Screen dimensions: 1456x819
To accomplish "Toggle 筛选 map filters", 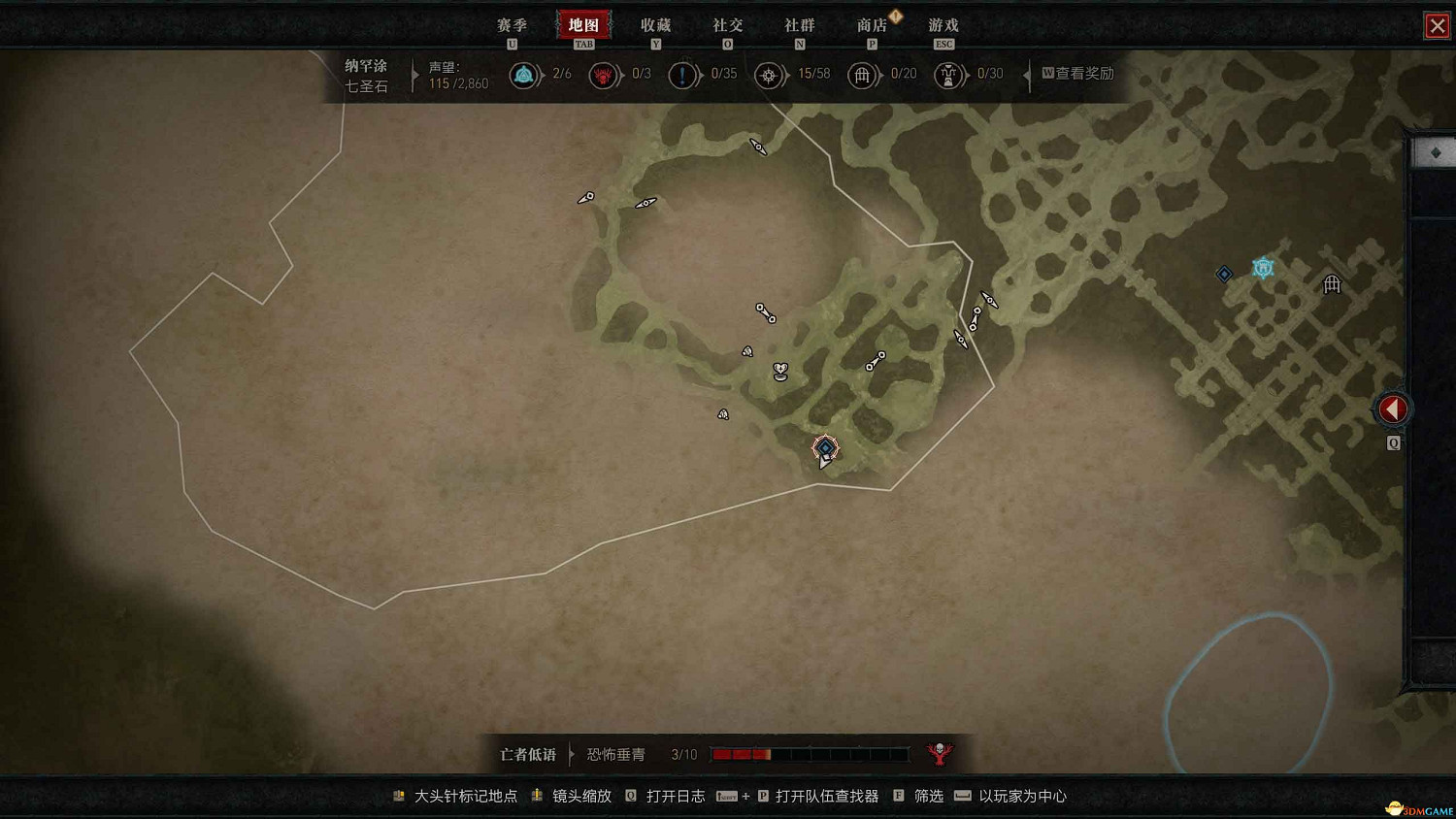I will 927,796.
